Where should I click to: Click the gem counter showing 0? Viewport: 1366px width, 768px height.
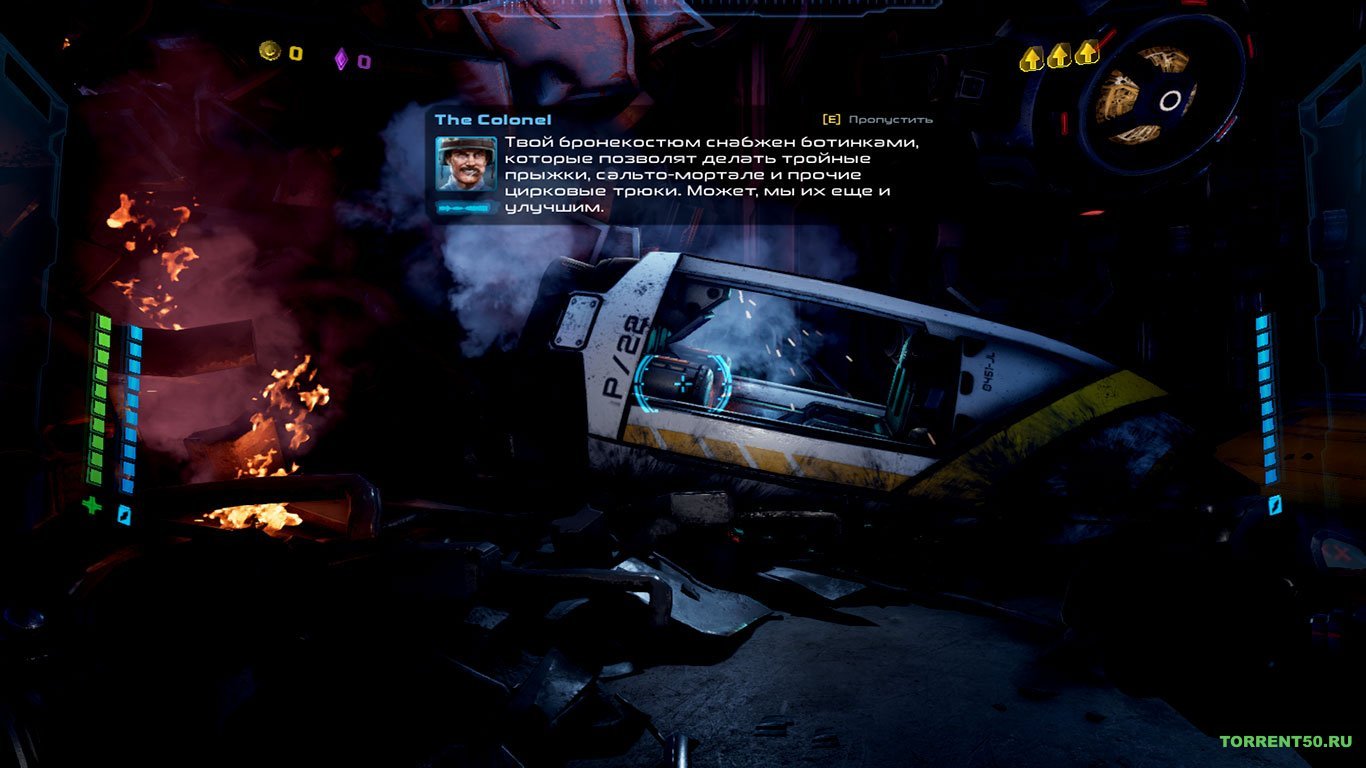pos(367,60)
